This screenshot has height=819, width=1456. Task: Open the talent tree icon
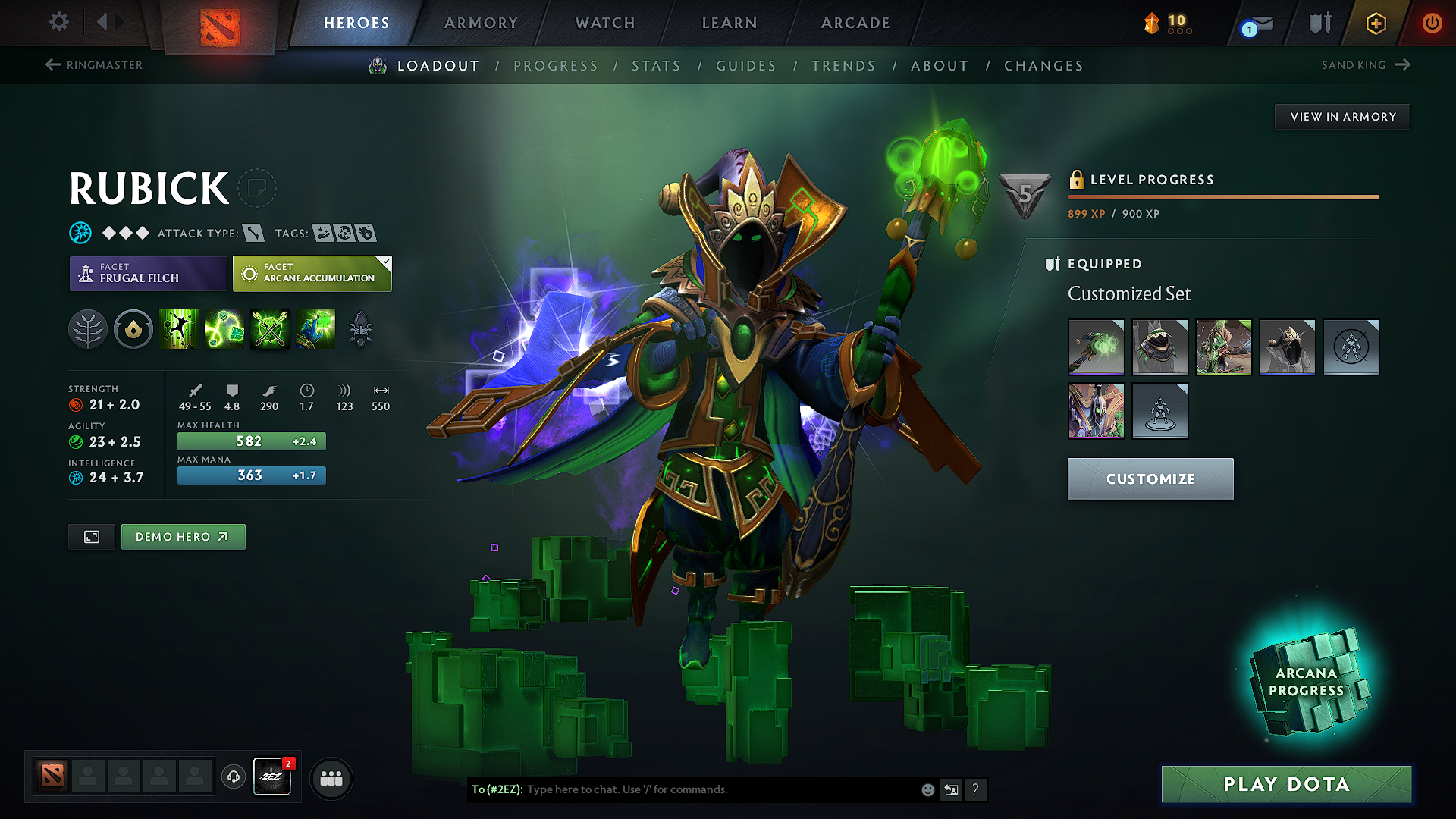pos(88,329)
